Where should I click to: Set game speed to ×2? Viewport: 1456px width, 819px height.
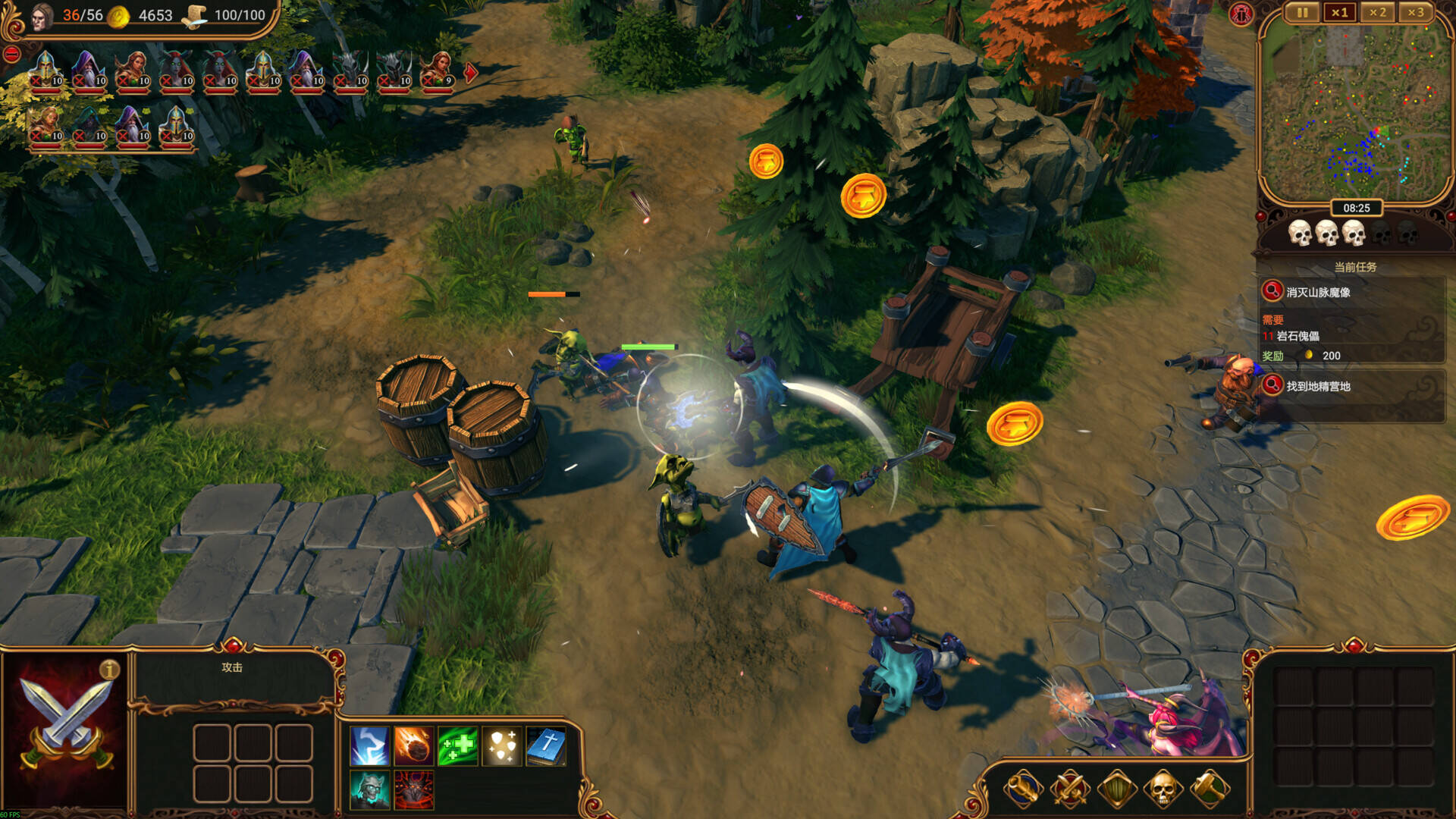coord(1377,13)
